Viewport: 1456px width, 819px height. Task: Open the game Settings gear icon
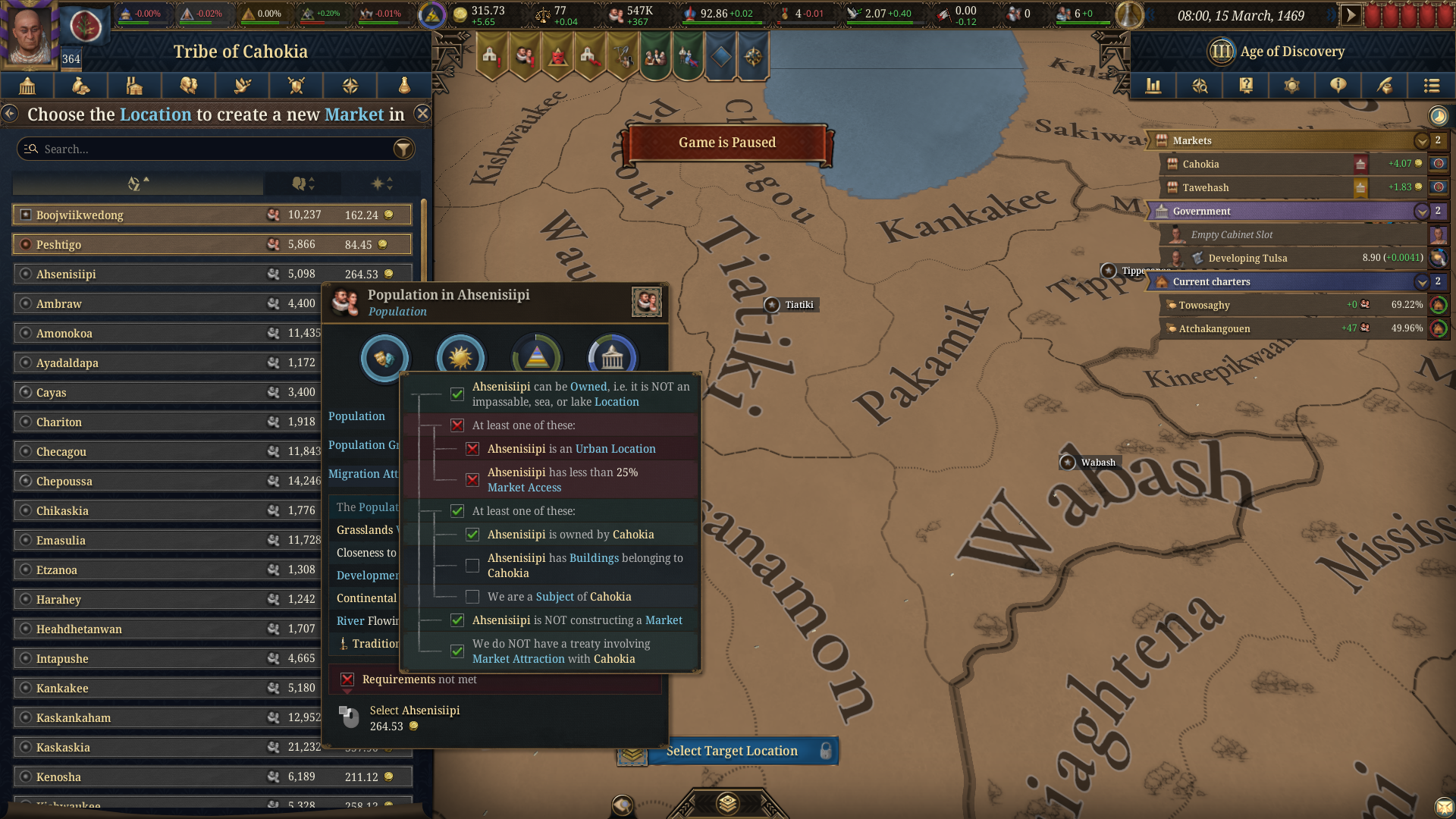tap(1291, 86)
